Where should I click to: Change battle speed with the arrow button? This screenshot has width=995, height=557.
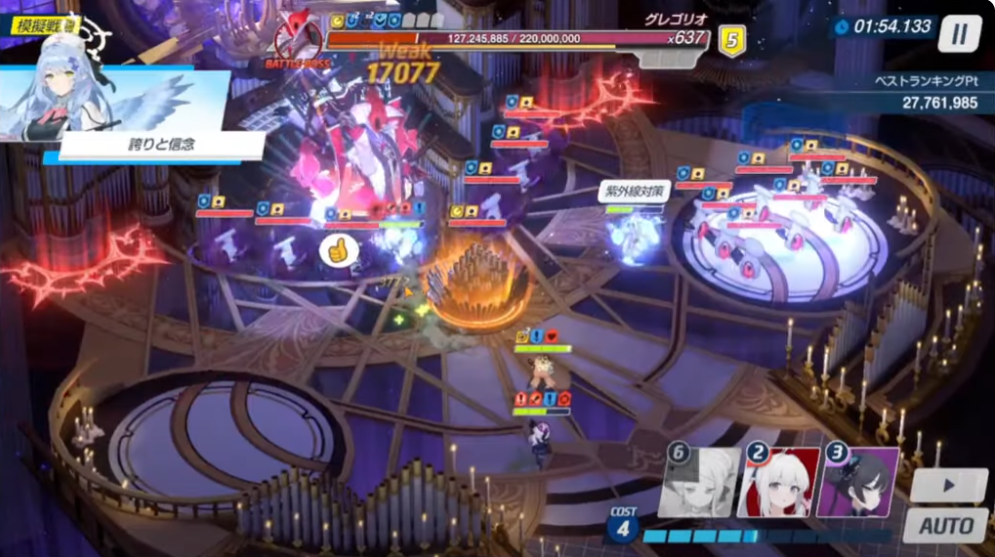point(948,486)
